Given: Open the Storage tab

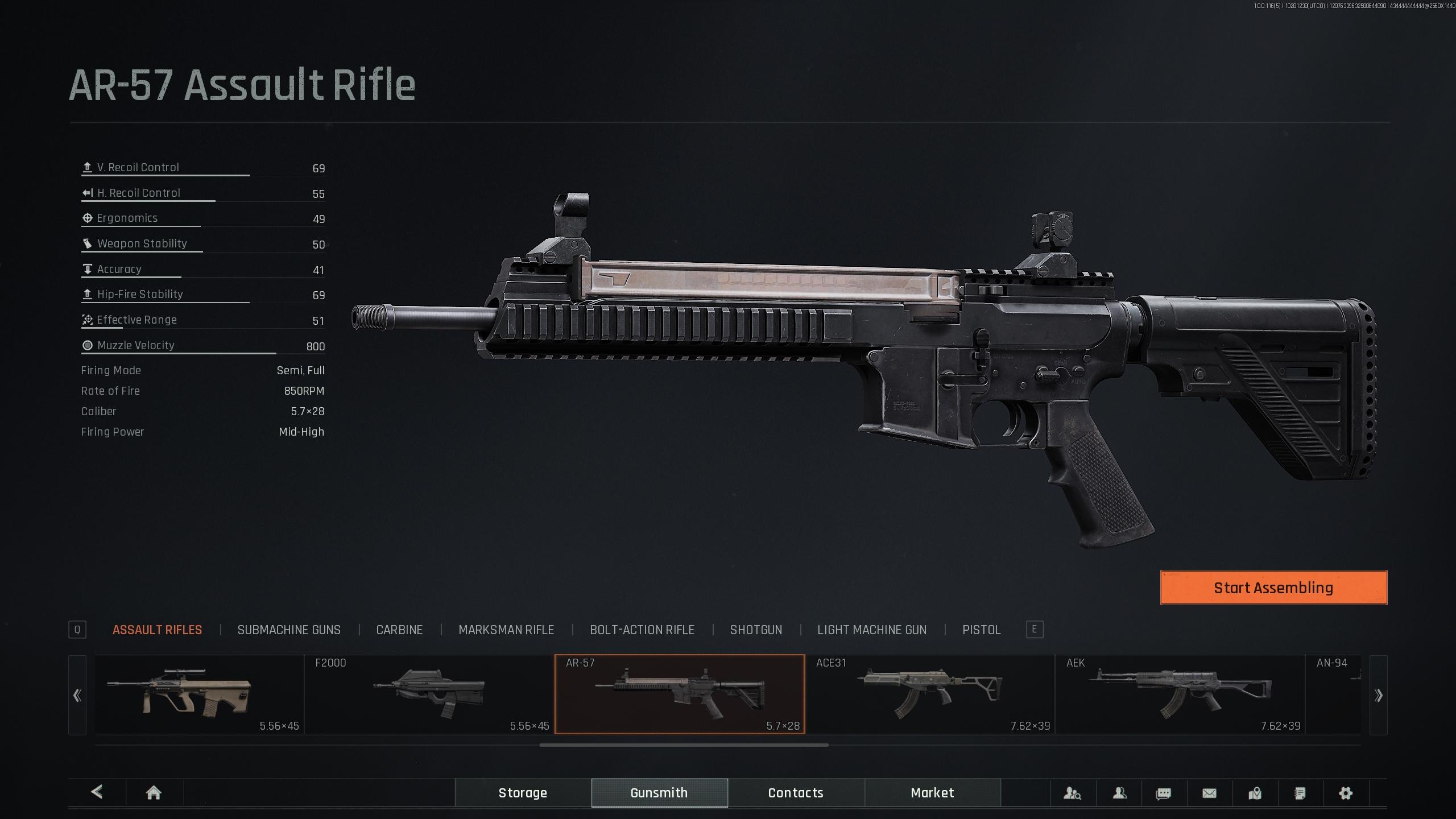Looking at the screenshot, I should click(523, 793).
